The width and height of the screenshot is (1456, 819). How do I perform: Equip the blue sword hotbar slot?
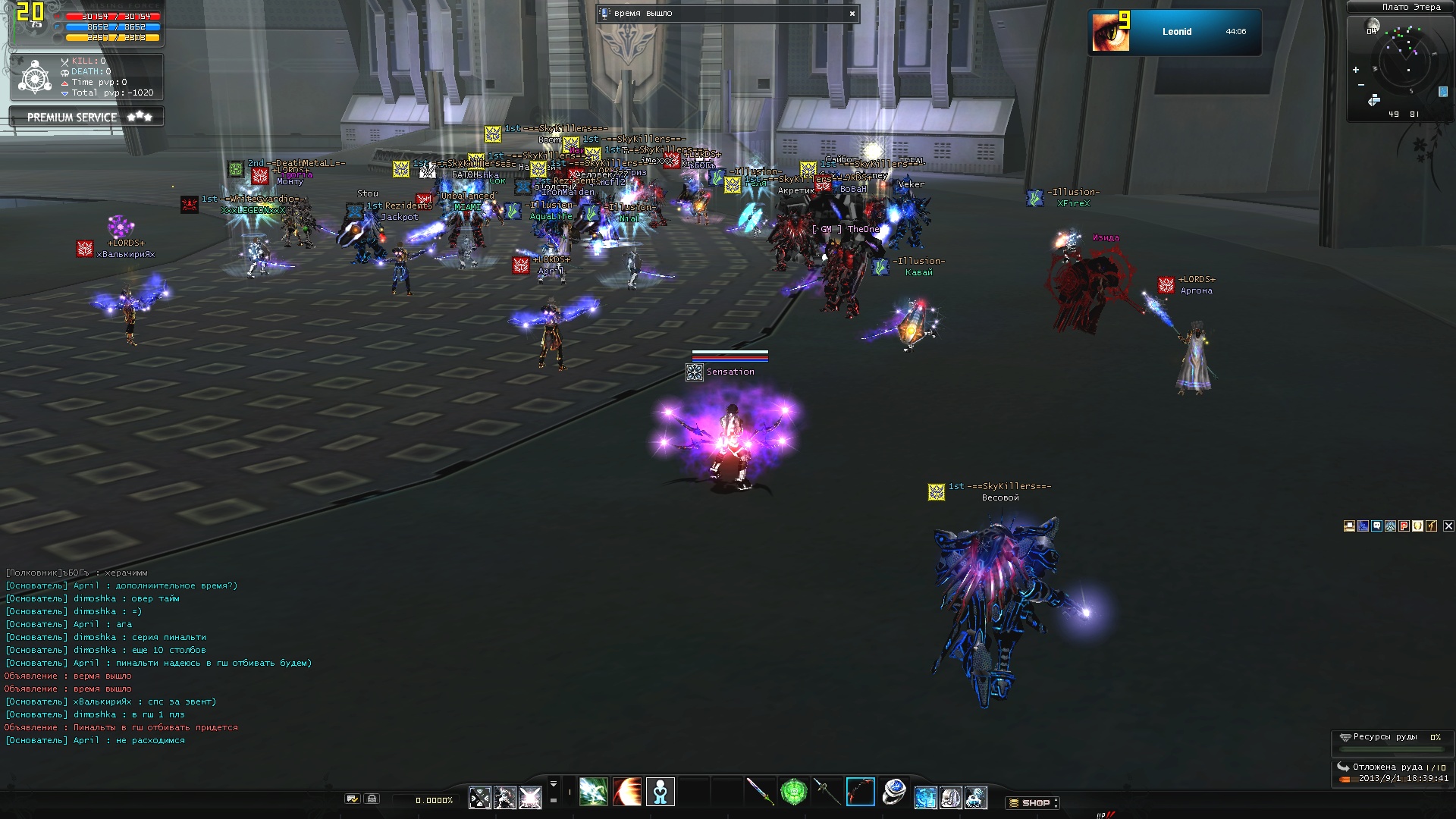point(759,792)
